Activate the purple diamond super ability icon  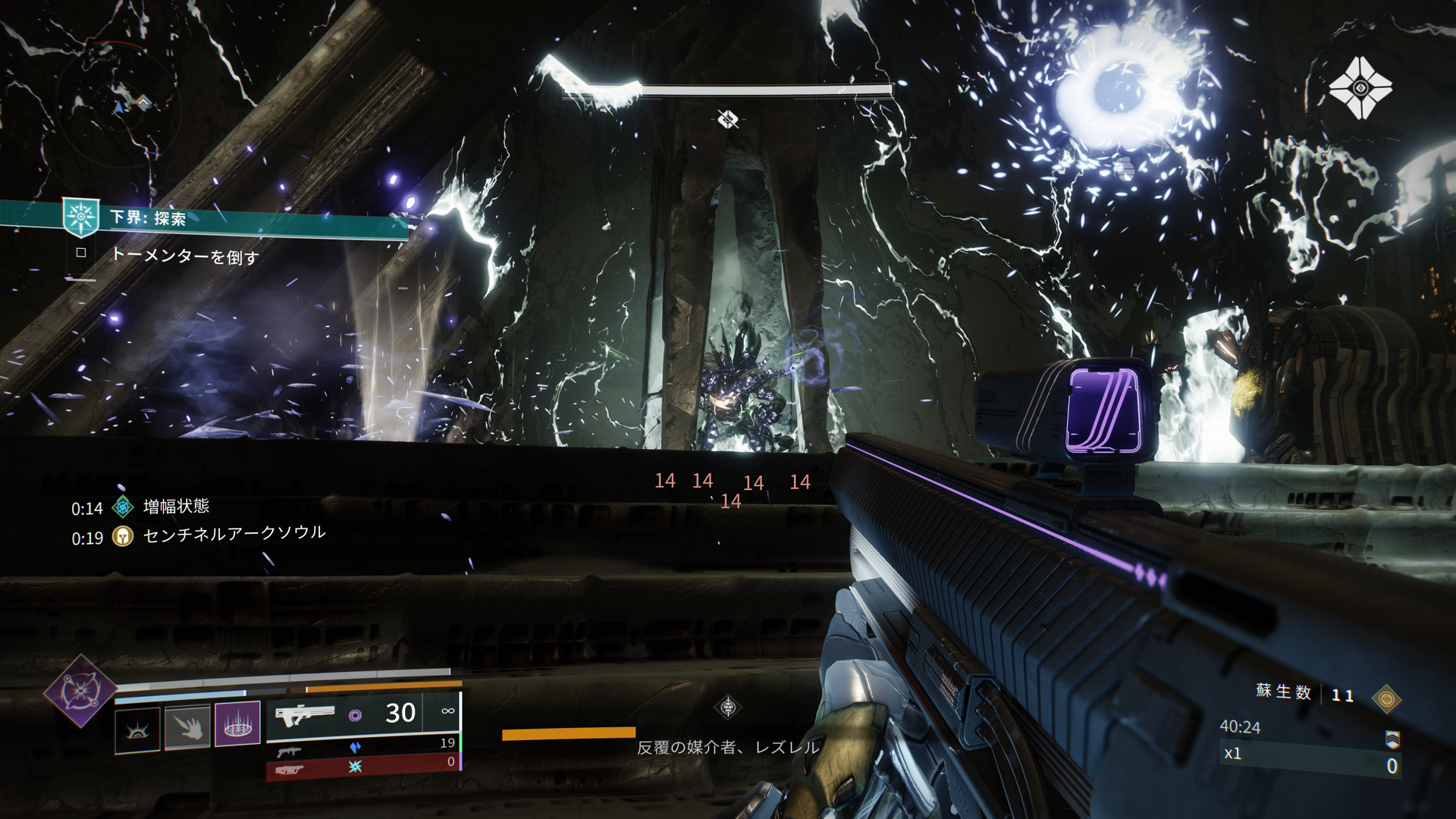[x=80, y=691]
